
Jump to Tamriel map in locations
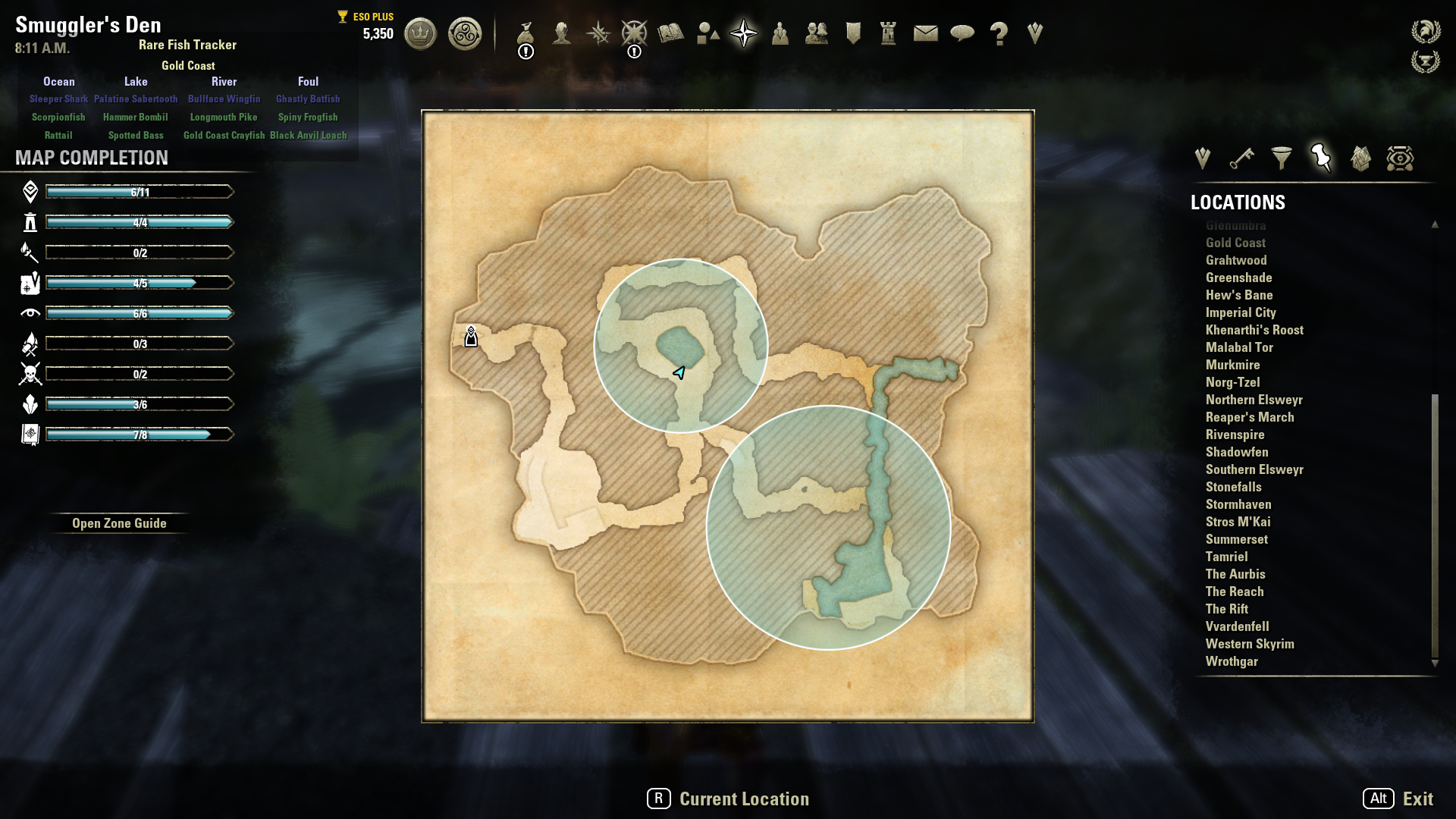(1226, 557)
